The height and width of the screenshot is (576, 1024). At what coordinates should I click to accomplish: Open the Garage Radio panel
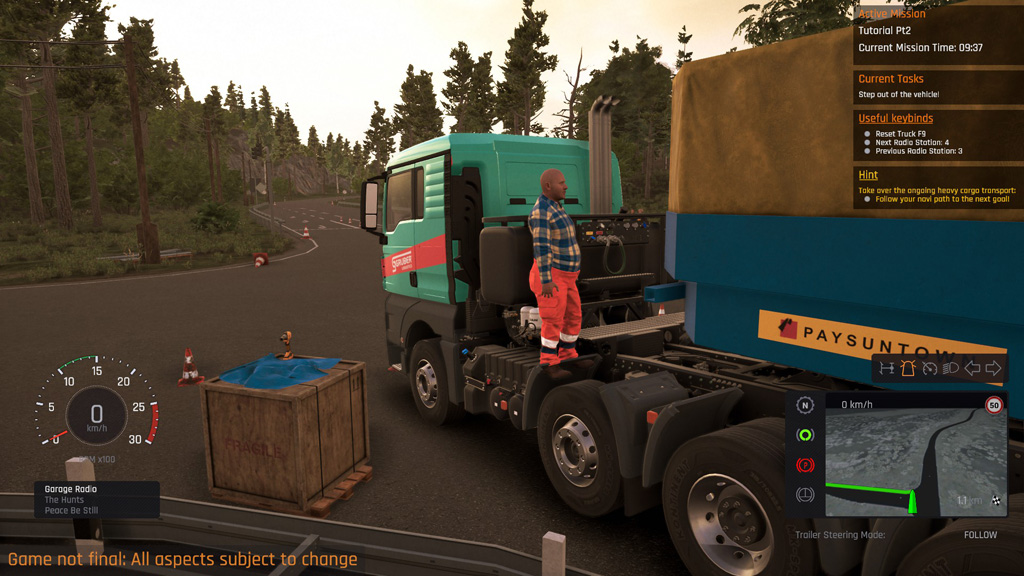(96, 499)
